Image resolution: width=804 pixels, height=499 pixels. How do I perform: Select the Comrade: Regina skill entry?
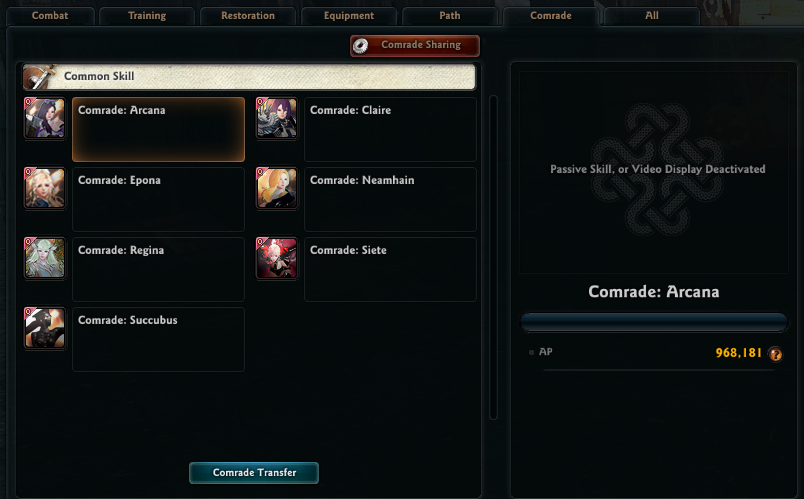click(x=158, y=269)
